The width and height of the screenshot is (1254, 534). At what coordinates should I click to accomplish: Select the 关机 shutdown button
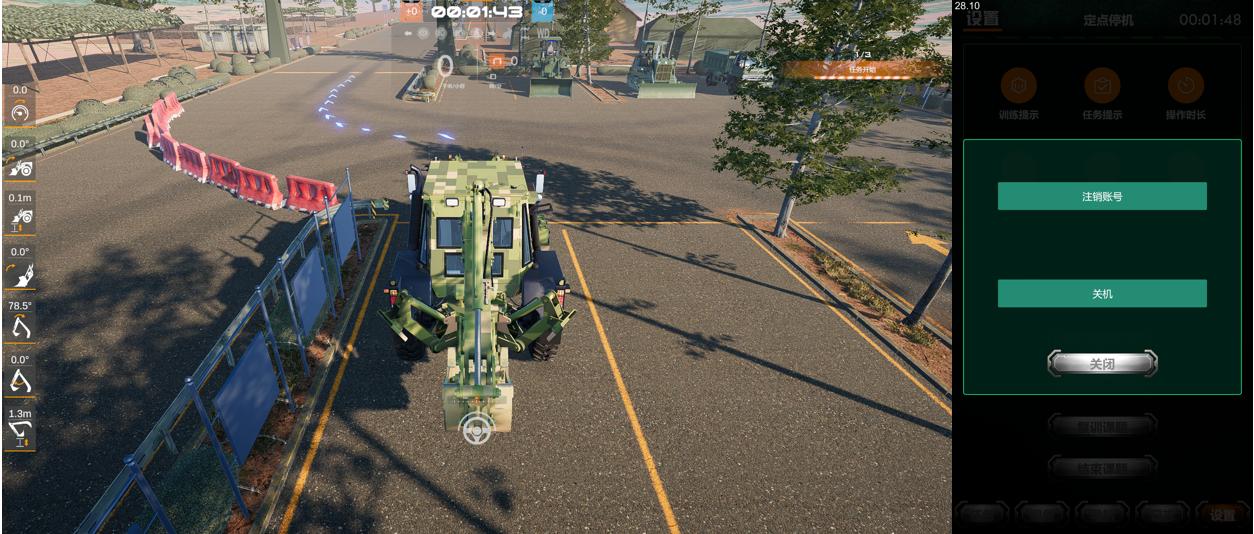[1102, 294]
